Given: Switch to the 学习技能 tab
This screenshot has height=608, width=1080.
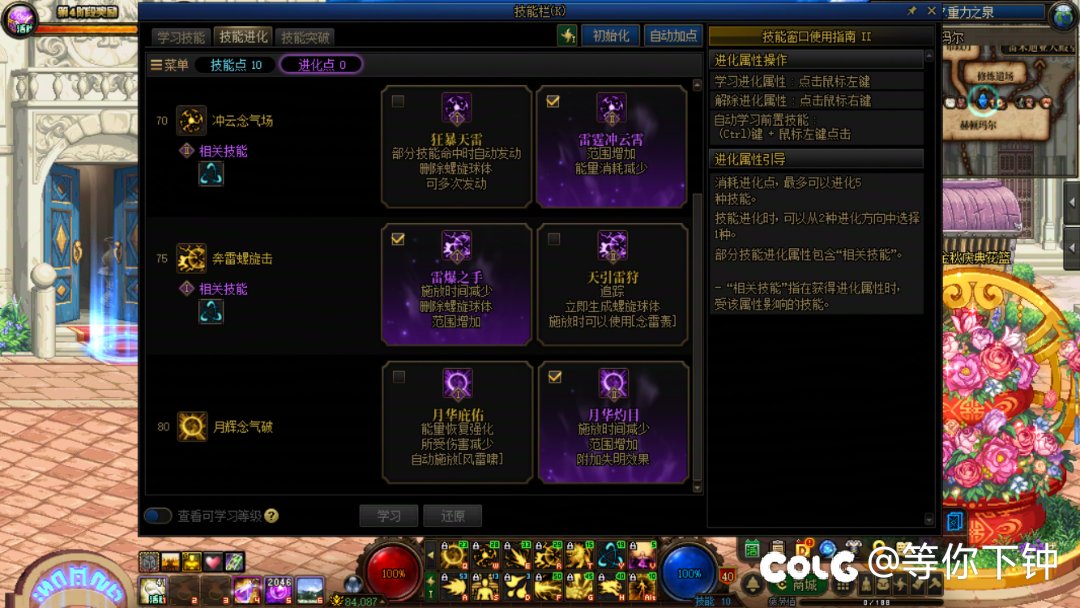Looking at the screenshot, I should click(181, 37).
